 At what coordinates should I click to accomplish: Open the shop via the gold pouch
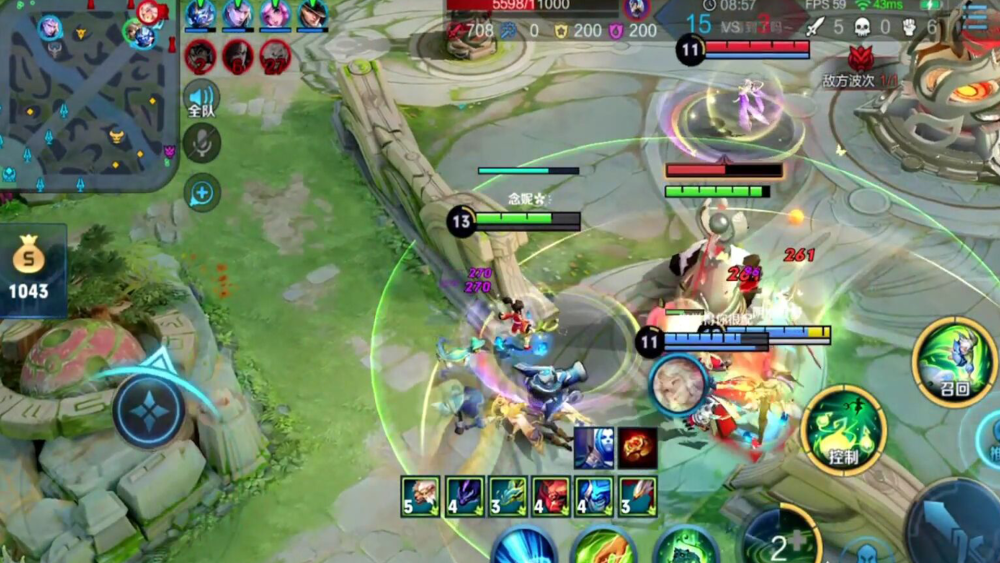29,272
